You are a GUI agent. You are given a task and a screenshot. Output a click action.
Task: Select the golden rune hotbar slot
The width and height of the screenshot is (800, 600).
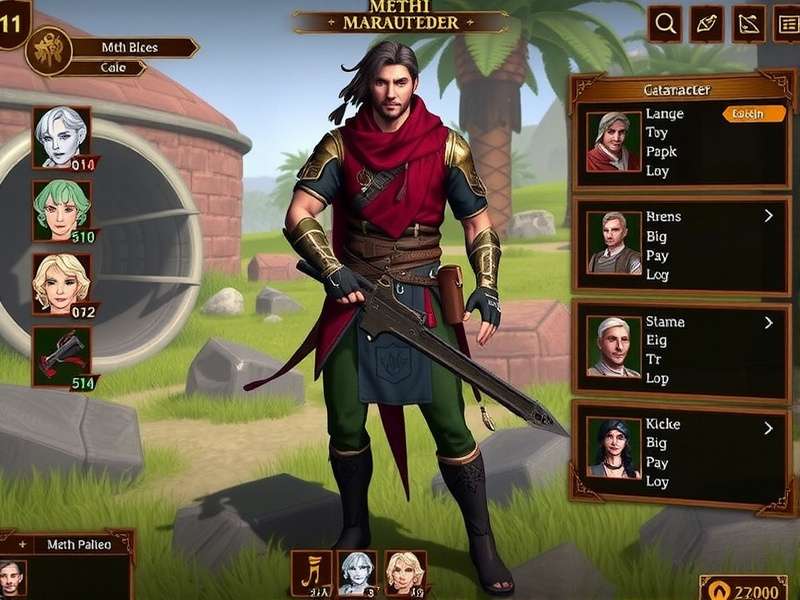click(x=311, y=573)
